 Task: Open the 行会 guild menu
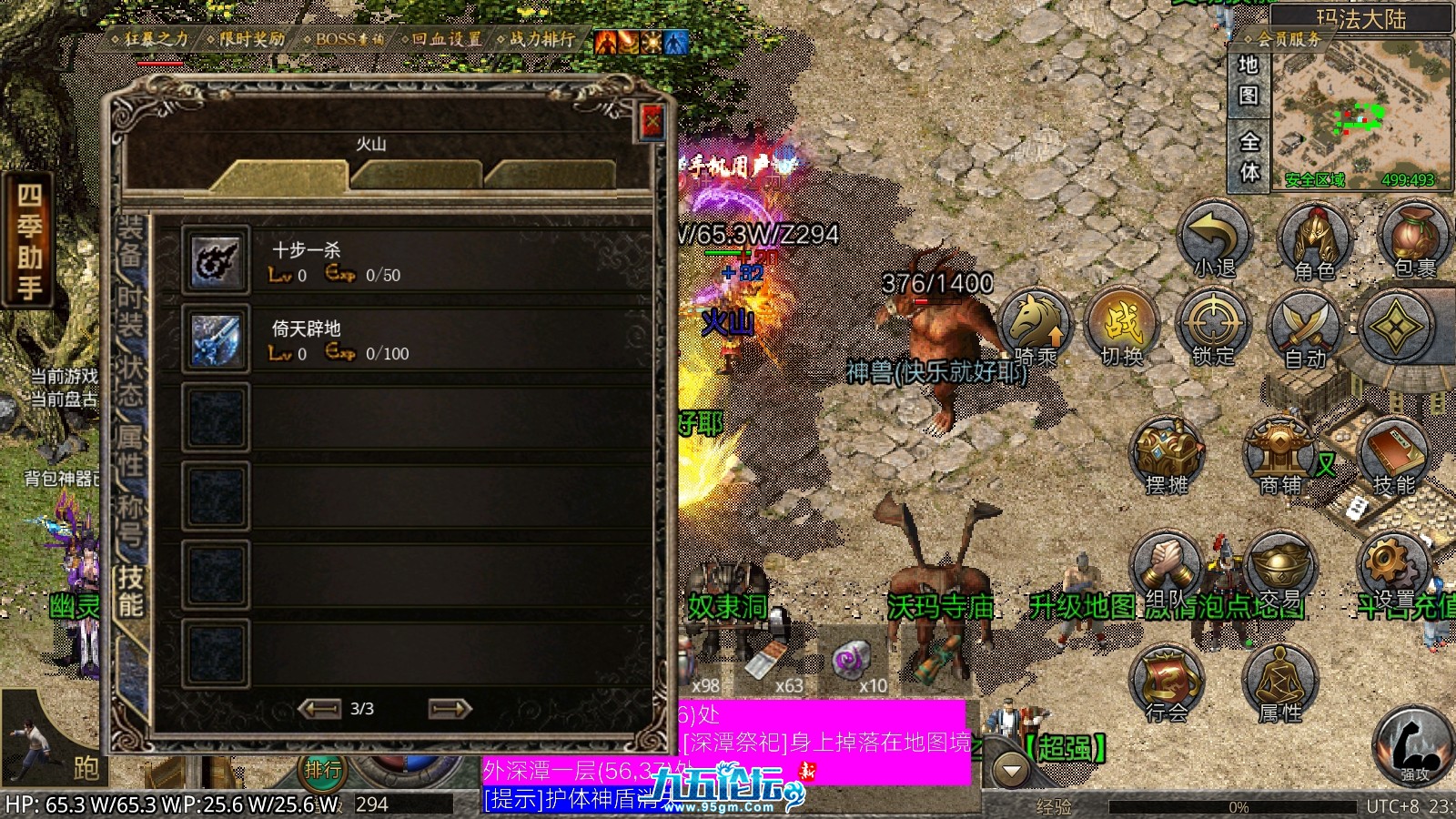(1166, 682)
